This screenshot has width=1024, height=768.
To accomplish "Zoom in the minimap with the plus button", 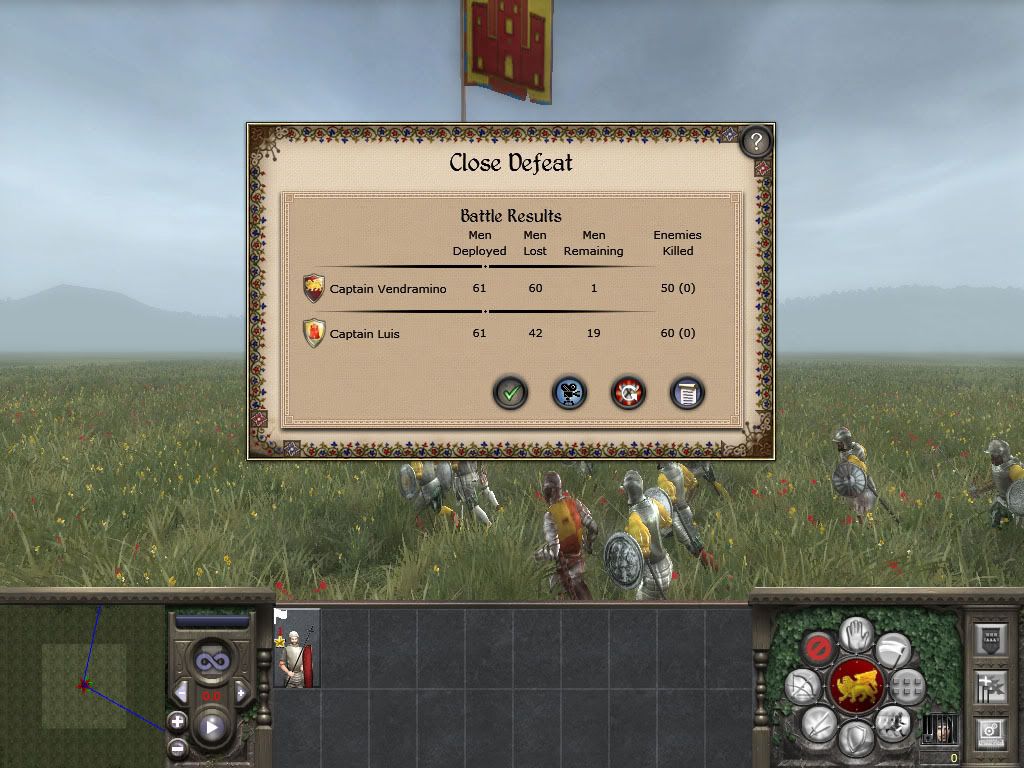I will (x=177, y=720).
